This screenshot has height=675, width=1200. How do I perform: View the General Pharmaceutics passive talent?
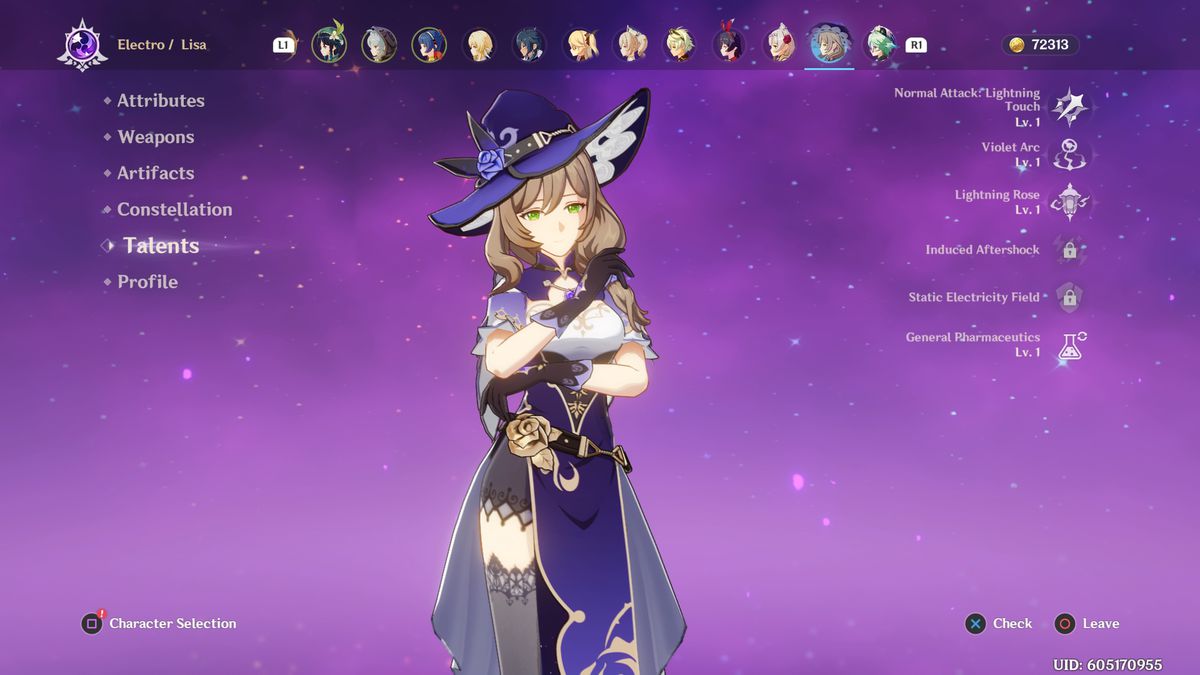1070,345
